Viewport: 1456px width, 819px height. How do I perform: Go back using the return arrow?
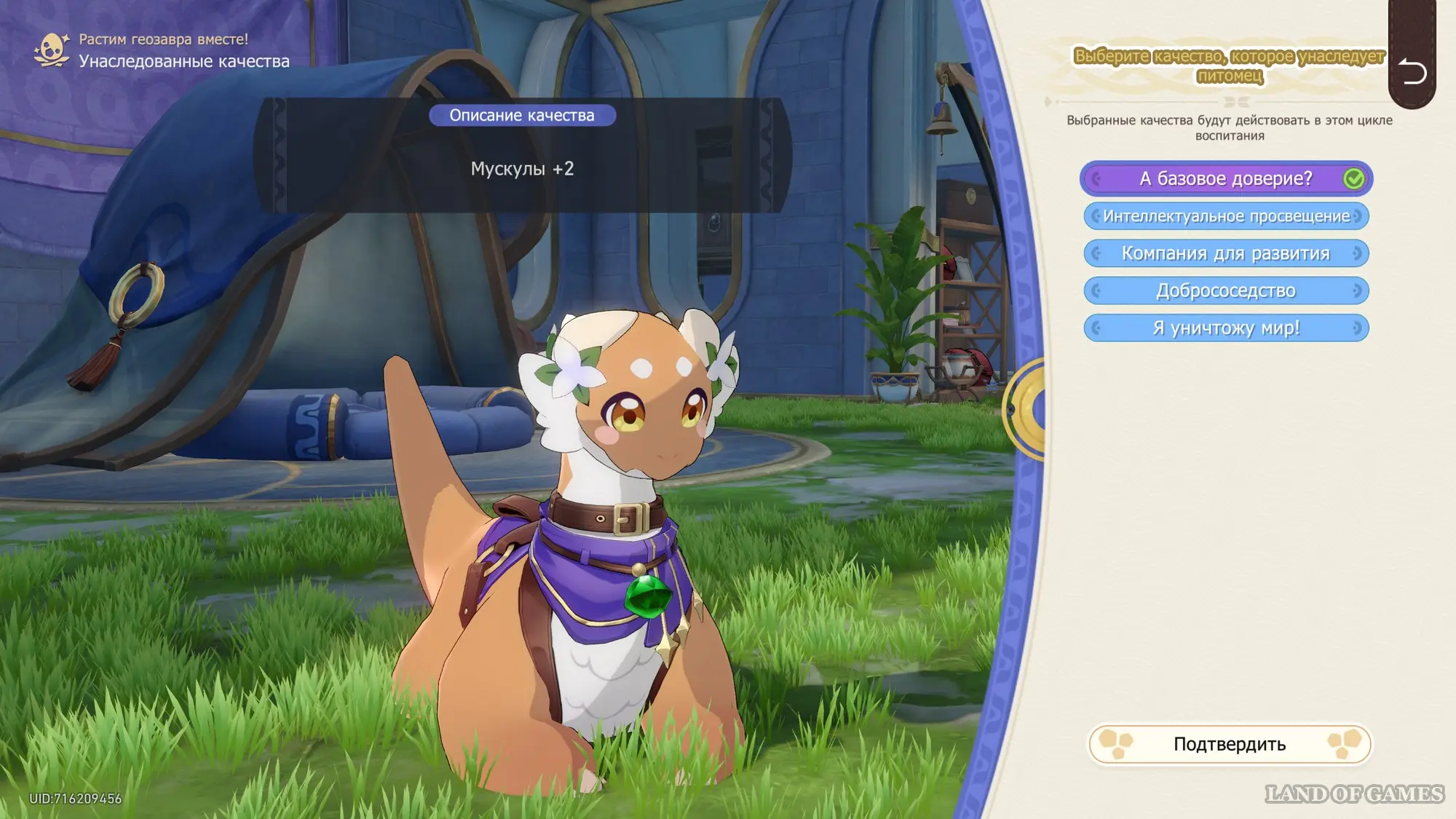tap(1412, 71)
